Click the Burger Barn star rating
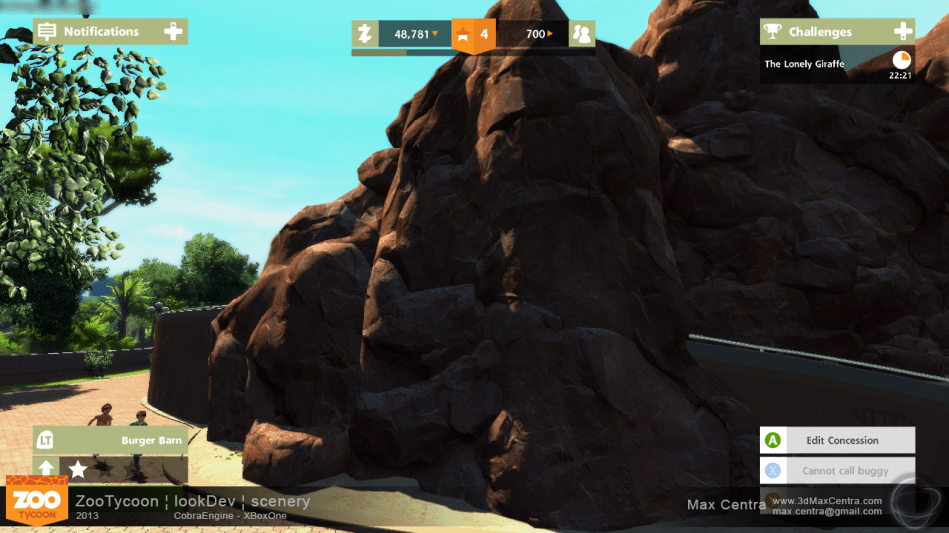 coord(77,468)
